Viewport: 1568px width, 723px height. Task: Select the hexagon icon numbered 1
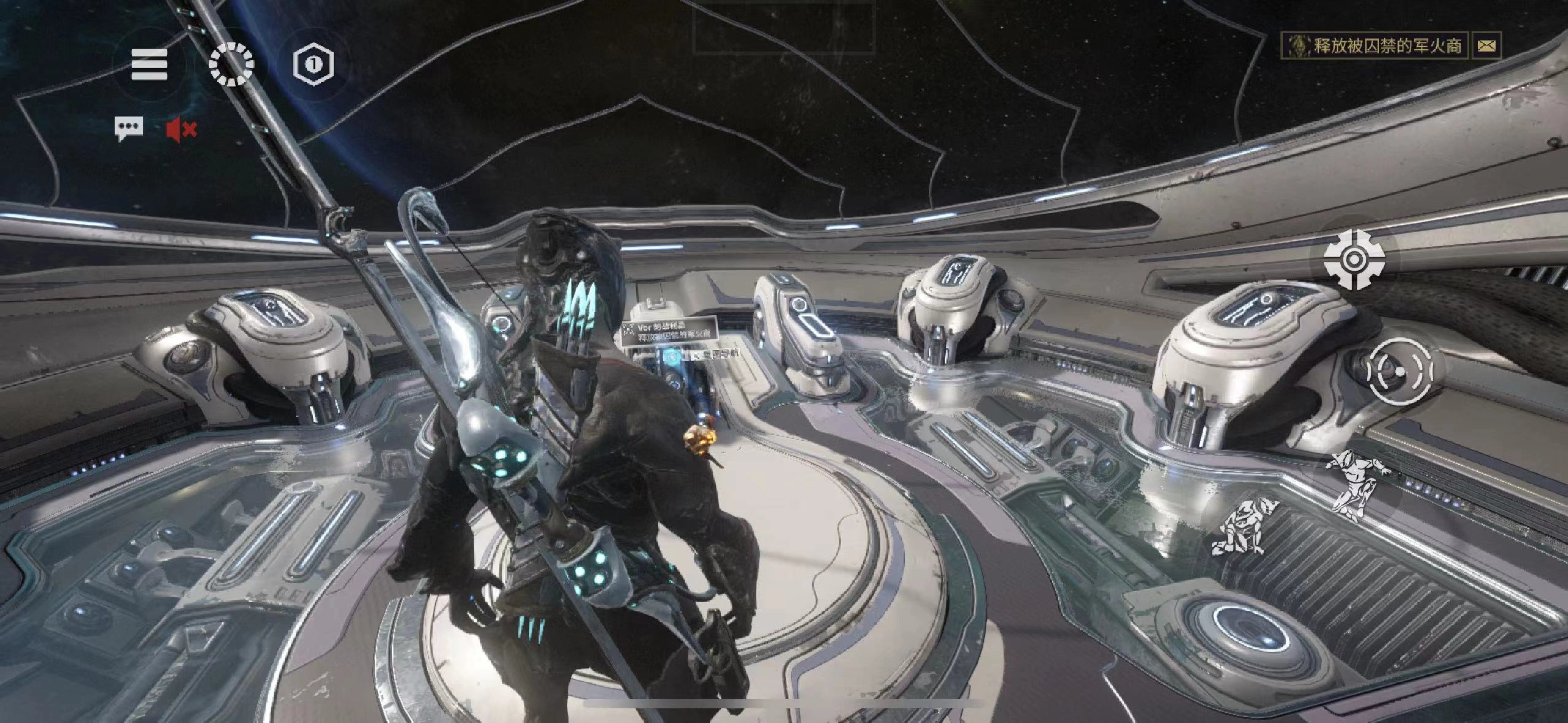tap(313, 64)
